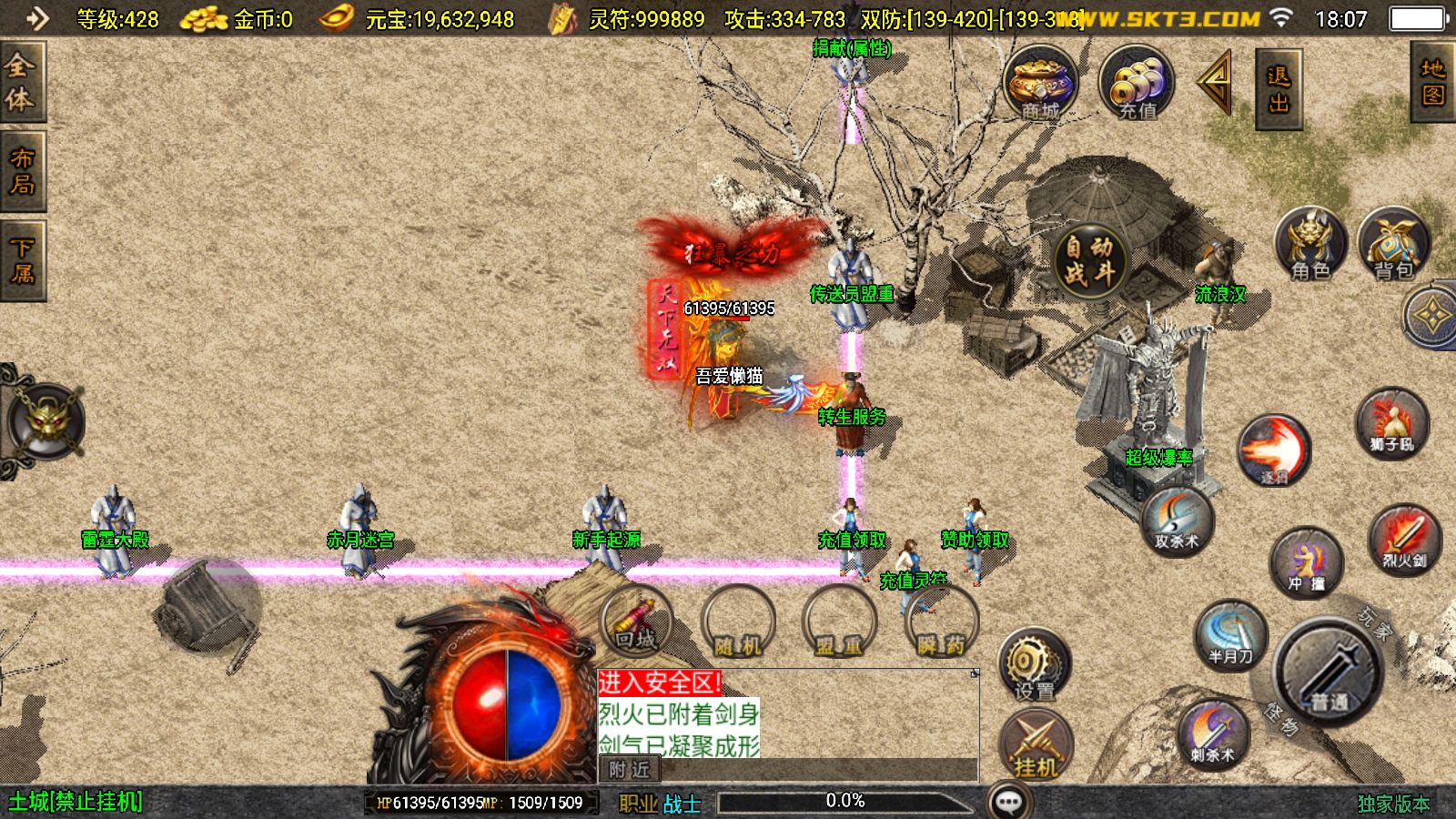Cast the 半月刀 skill
Screen dimensions: 1456x819
click(x=1231, y=635)
